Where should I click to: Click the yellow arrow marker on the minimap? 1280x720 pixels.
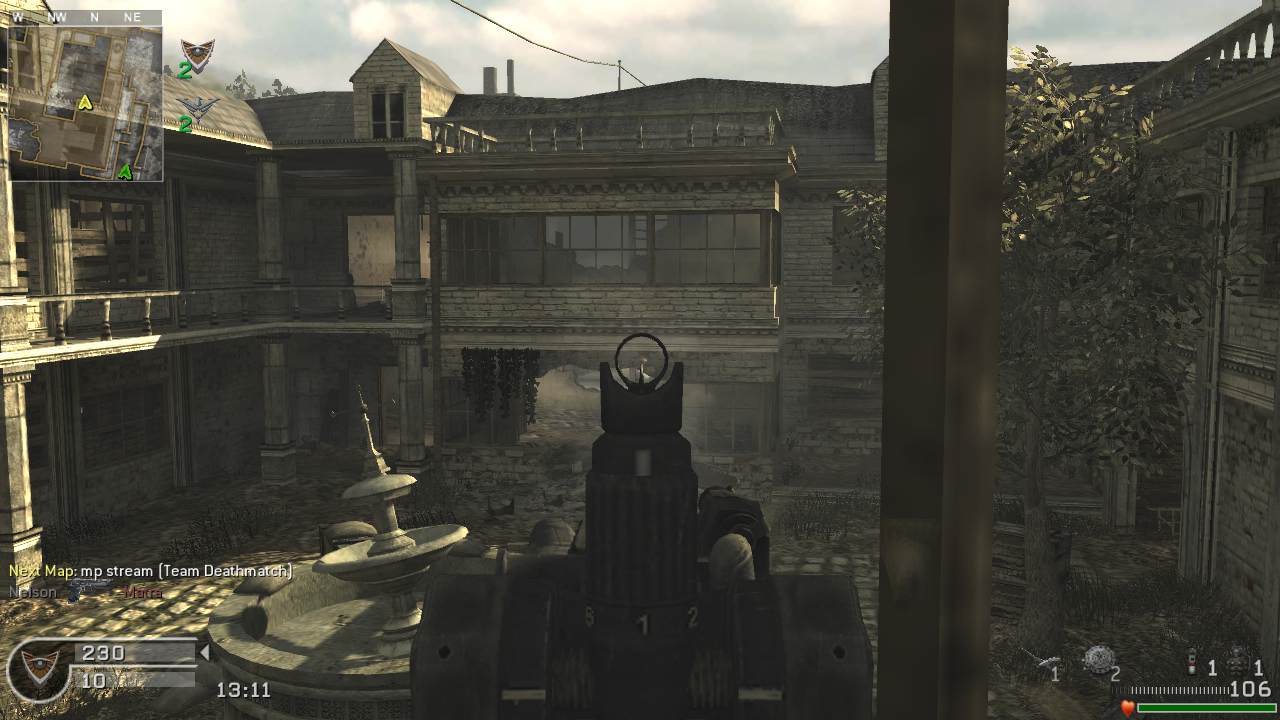pos(86,101)
